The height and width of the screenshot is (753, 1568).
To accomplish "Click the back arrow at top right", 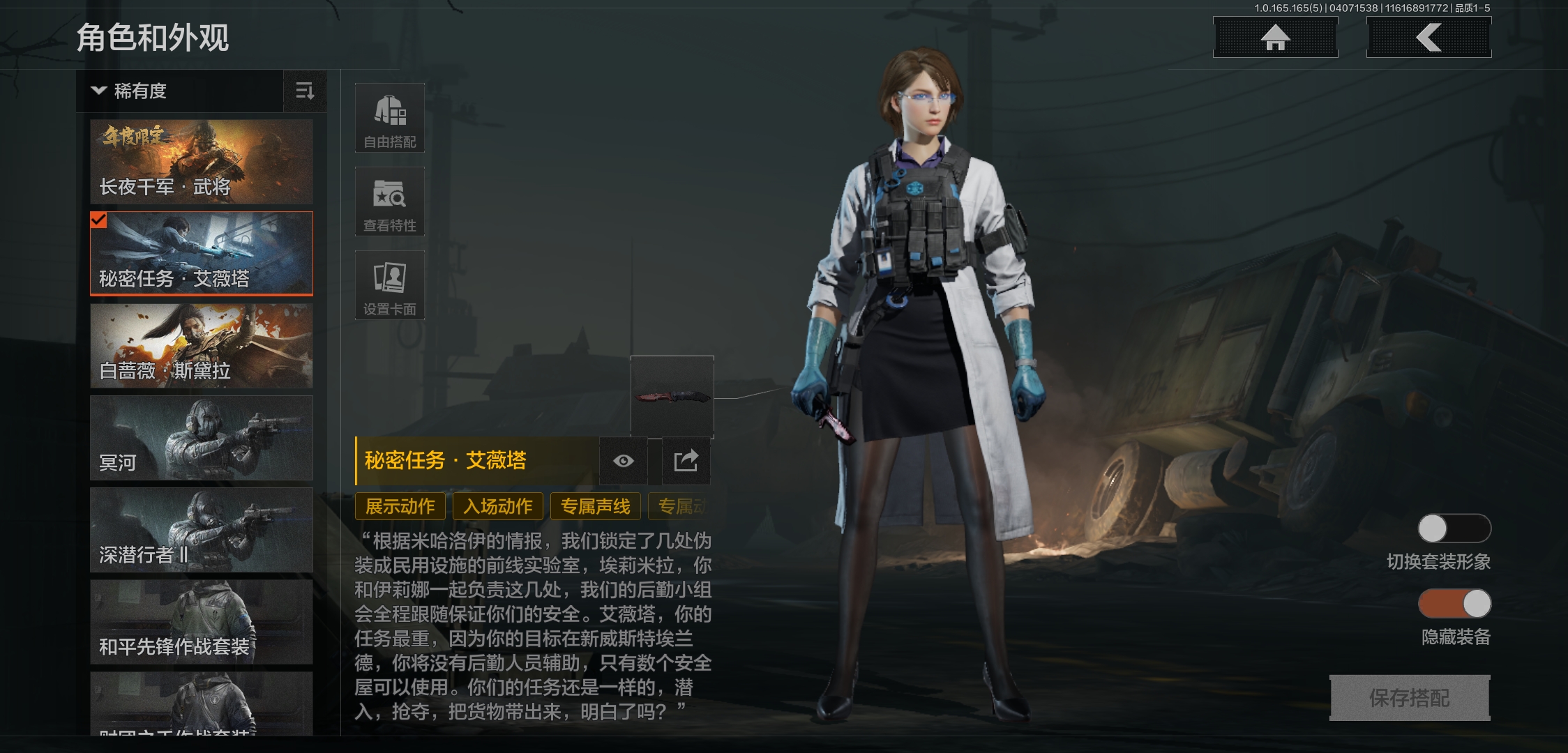I will coord(1428,38).
